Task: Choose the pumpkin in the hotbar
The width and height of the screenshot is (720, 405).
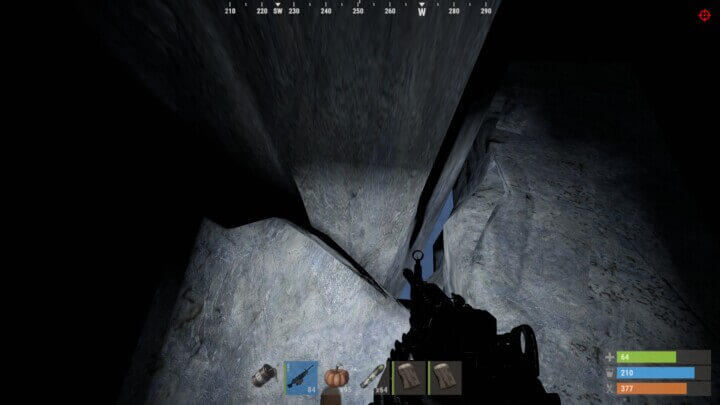Action: pos(336,378)
